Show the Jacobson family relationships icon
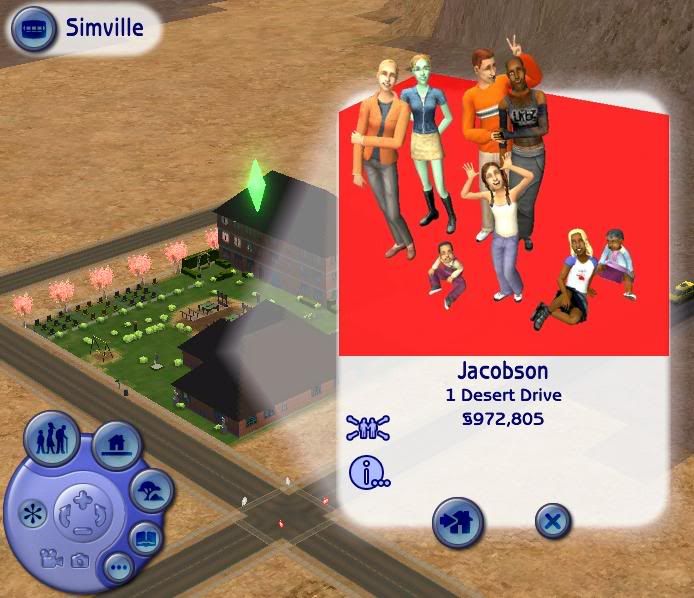This screenshot has width=694, height=598. tap(368, 429)
